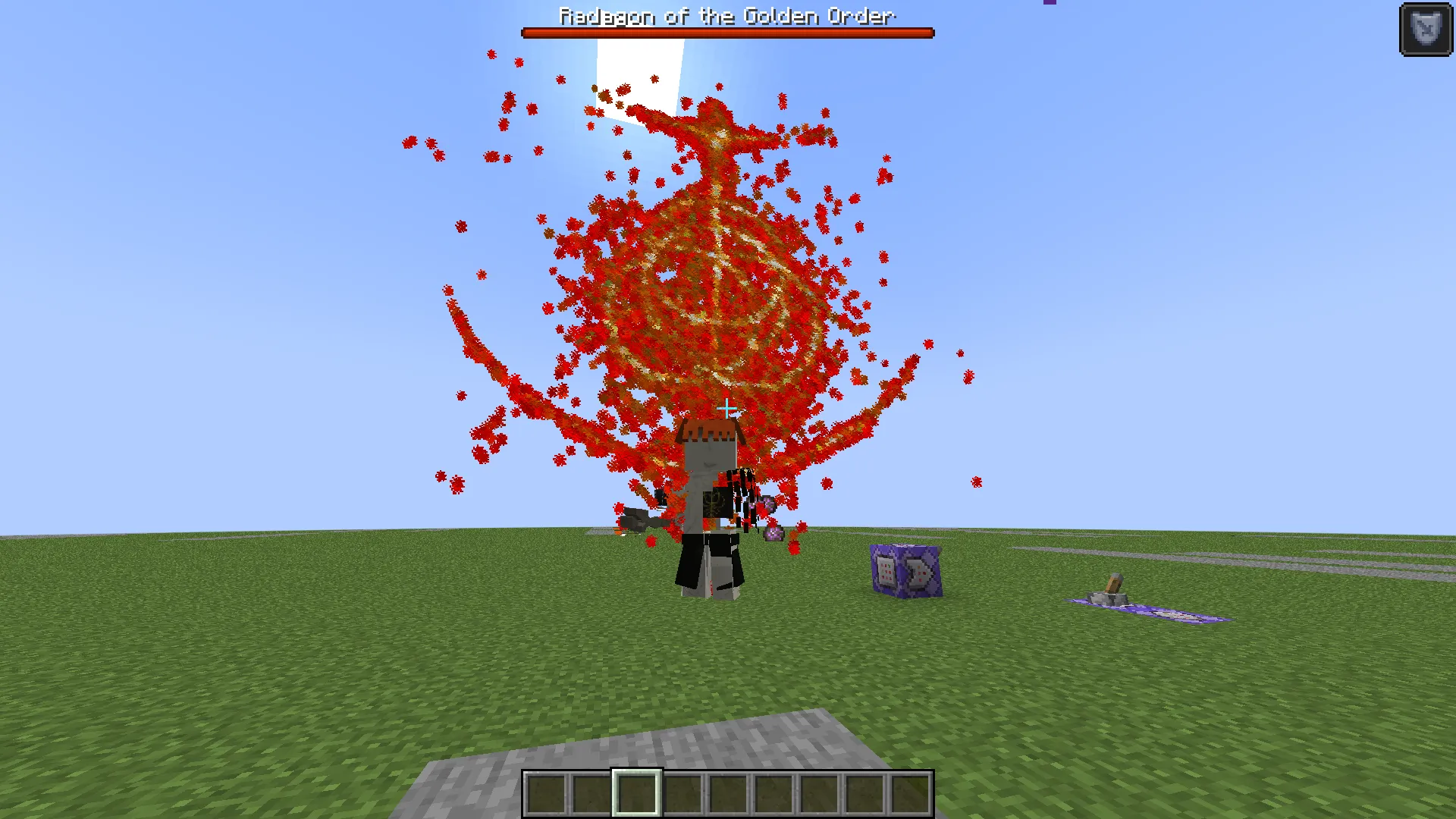The height and width of the screenshot is (819, 1456).
Task: Select the first hotbar slot
Action: pos(544,791)
